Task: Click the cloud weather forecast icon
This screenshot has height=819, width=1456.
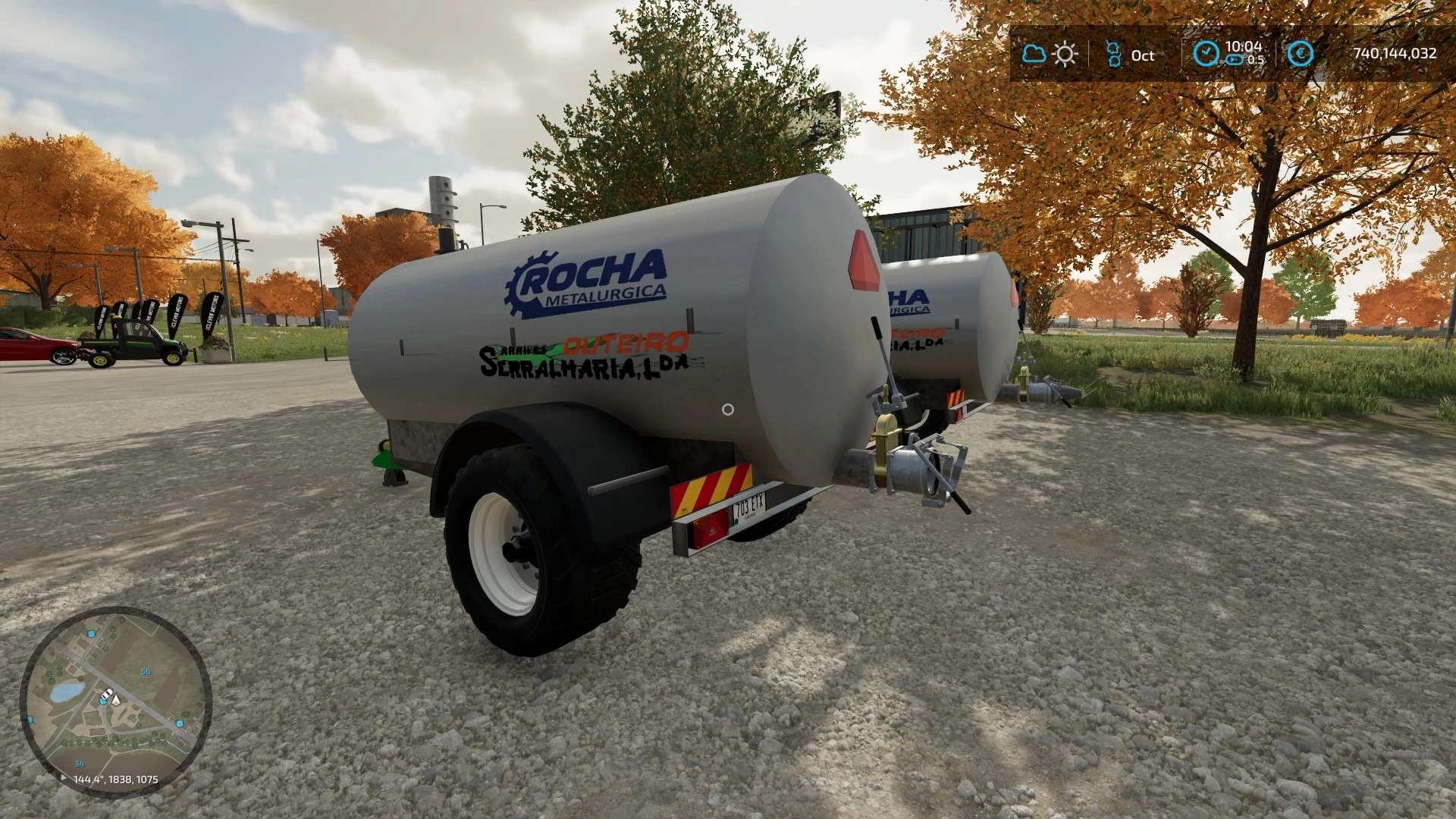Action: tap(1034, 54)
